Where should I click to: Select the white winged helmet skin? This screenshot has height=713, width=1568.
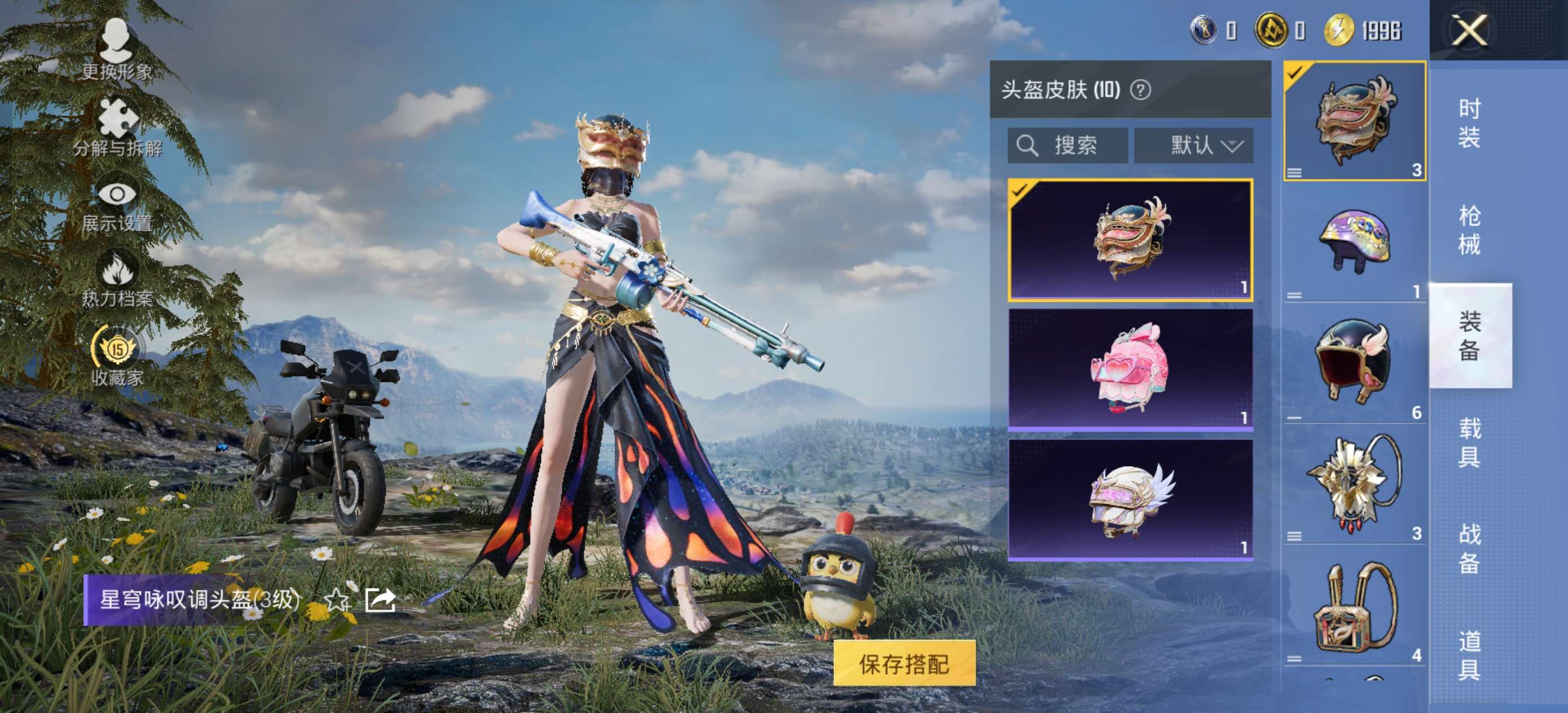pyautogui.click(x=1130, y=499)
